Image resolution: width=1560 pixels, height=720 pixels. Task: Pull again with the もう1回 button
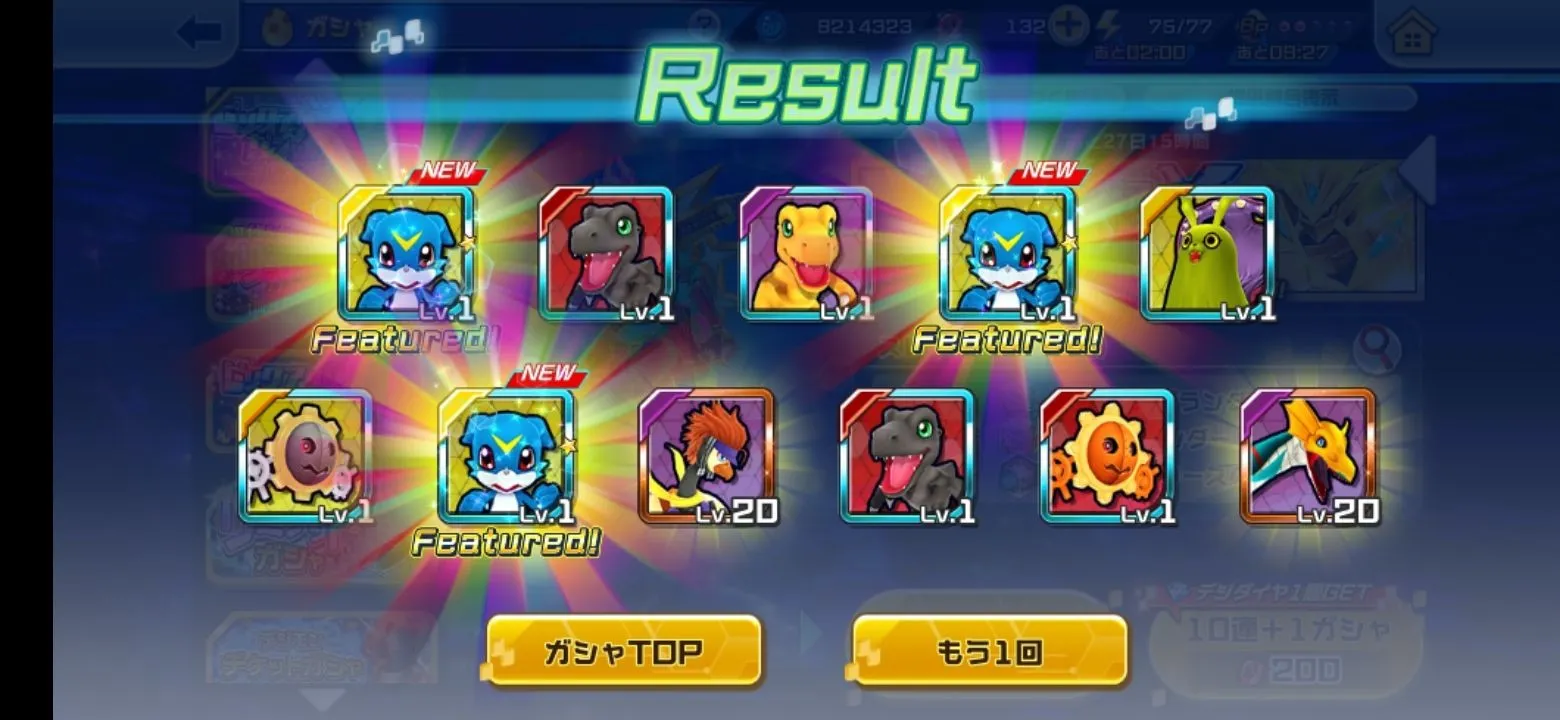(x=989, y=652)
